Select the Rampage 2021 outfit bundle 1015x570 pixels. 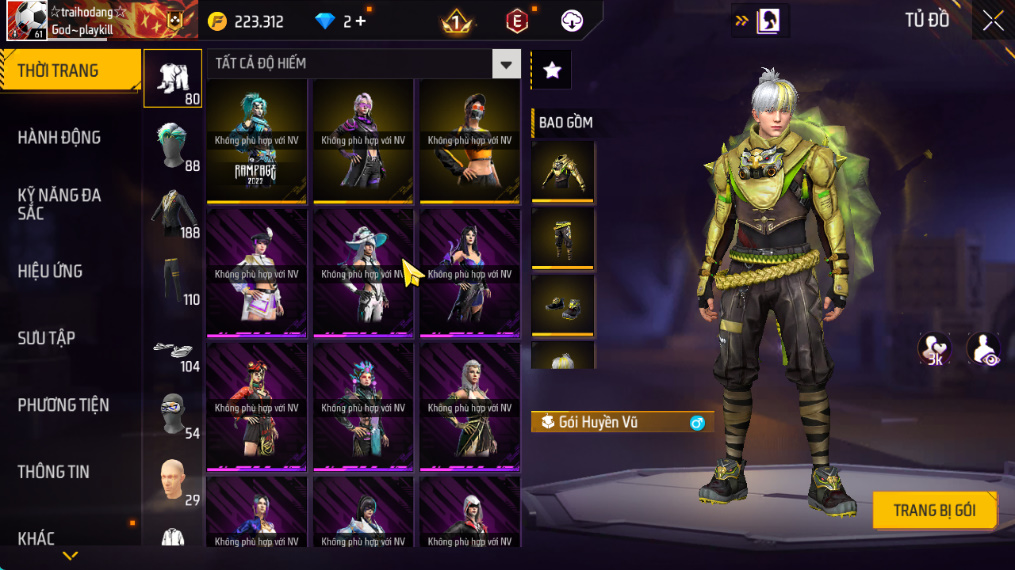tap(257, 140)
